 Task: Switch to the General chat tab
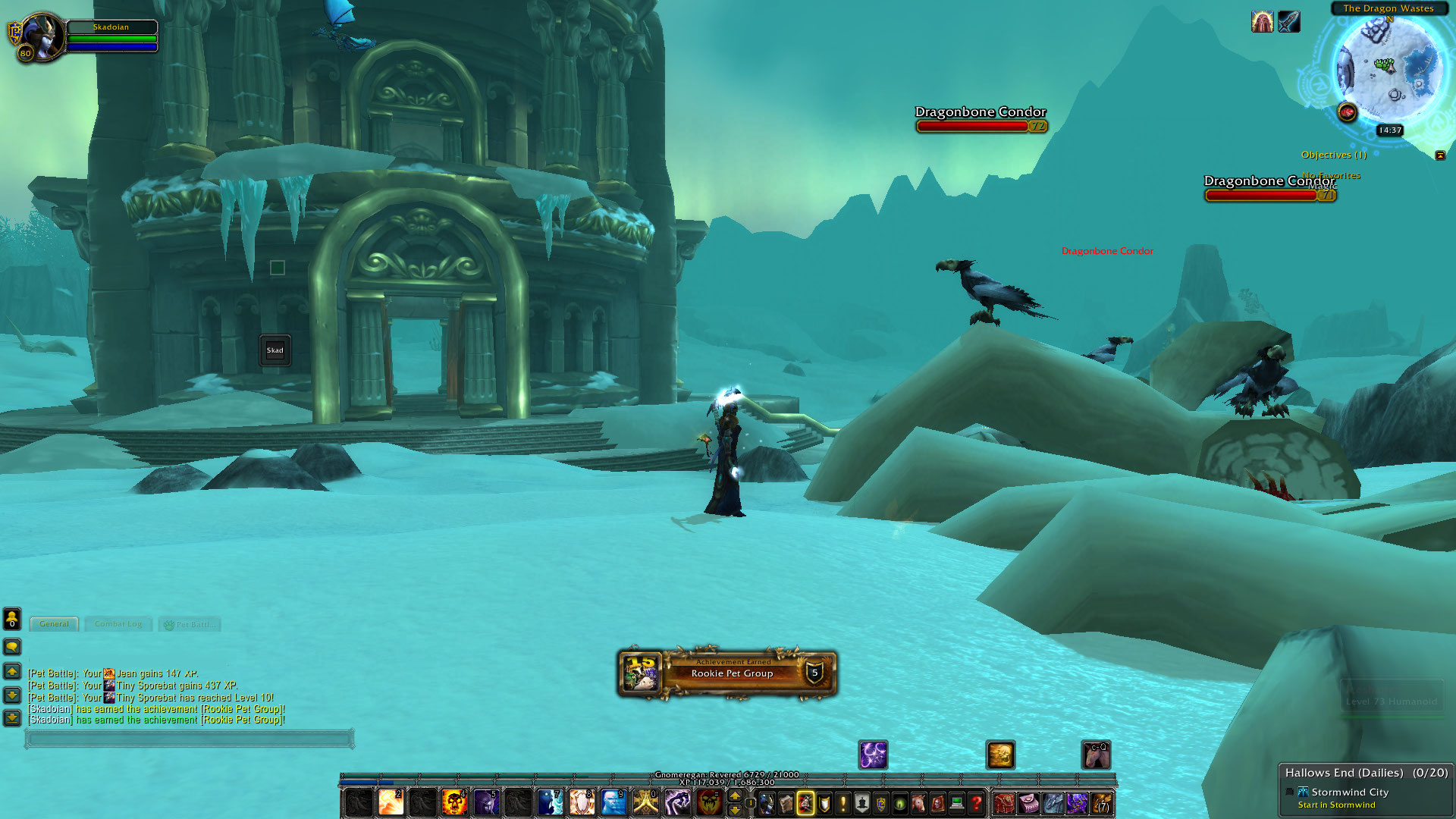coord(54,624)
